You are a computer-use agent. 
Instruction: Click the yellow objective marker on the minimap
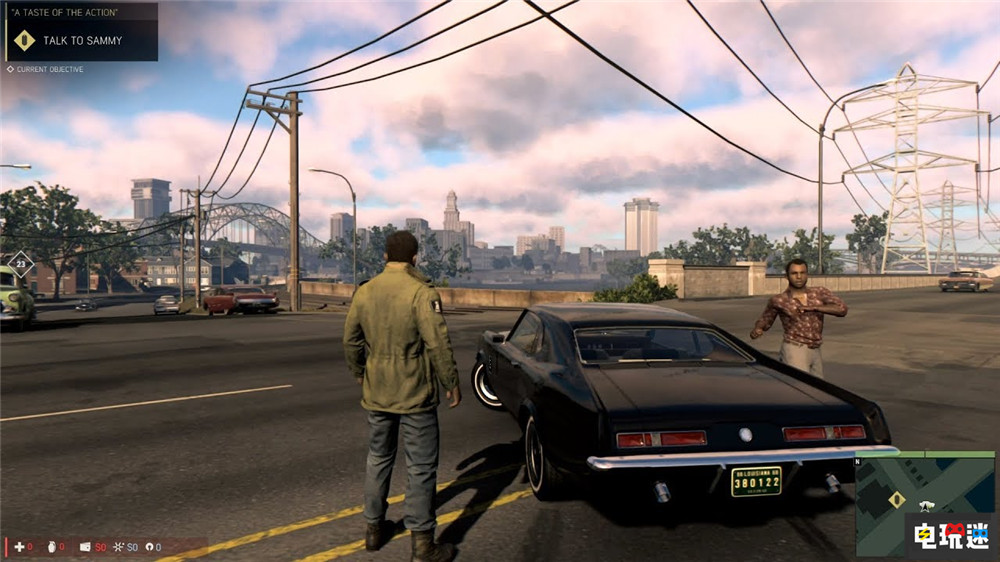(897, 498)
